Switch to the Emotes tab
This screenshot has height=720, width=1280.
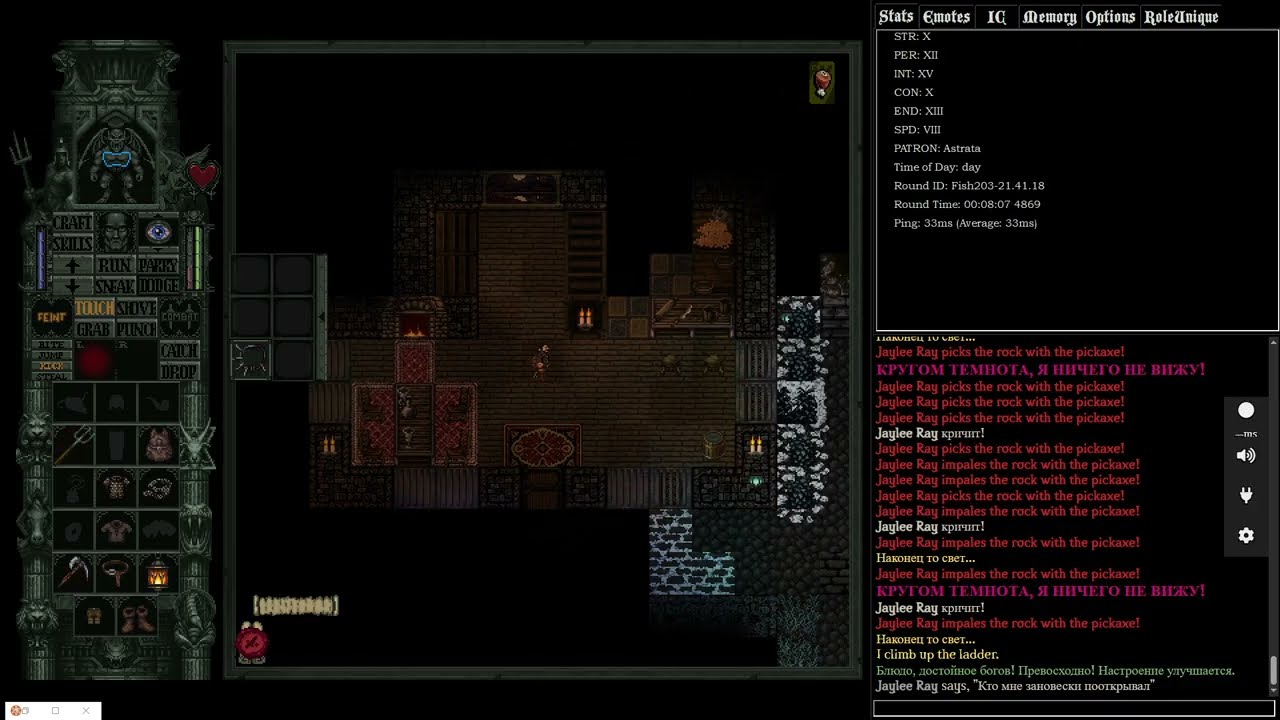pyautogui.click(x=946, y=17)
